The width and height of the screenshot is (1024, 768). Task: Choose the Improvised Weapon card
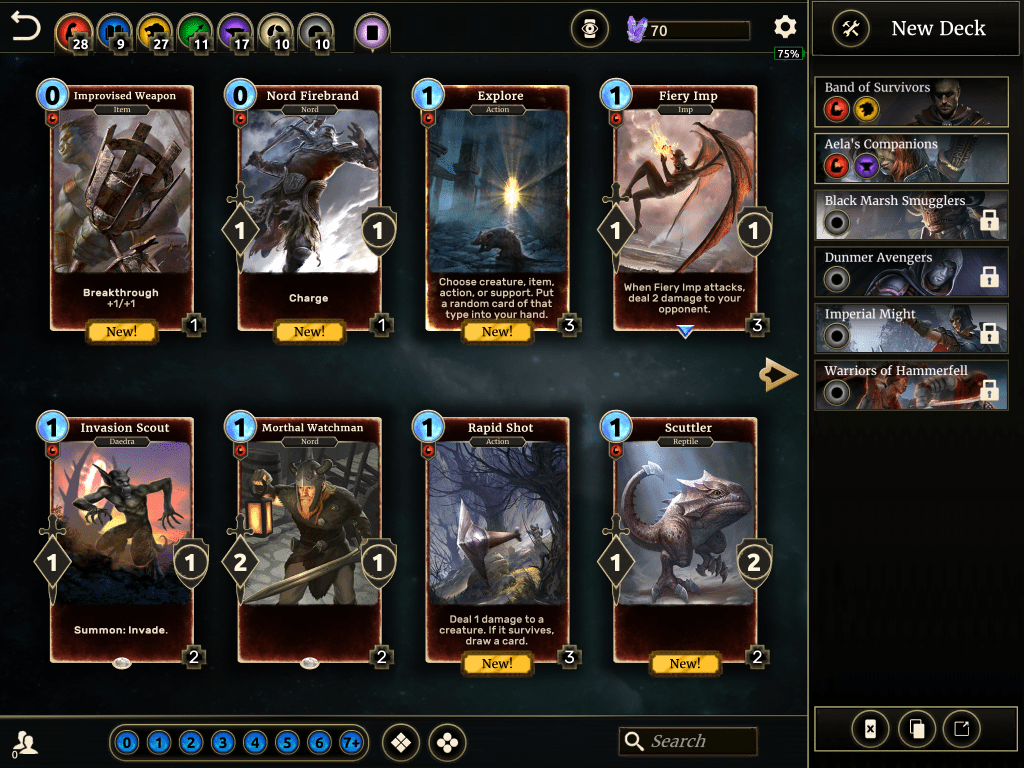[x=122, y=208]
